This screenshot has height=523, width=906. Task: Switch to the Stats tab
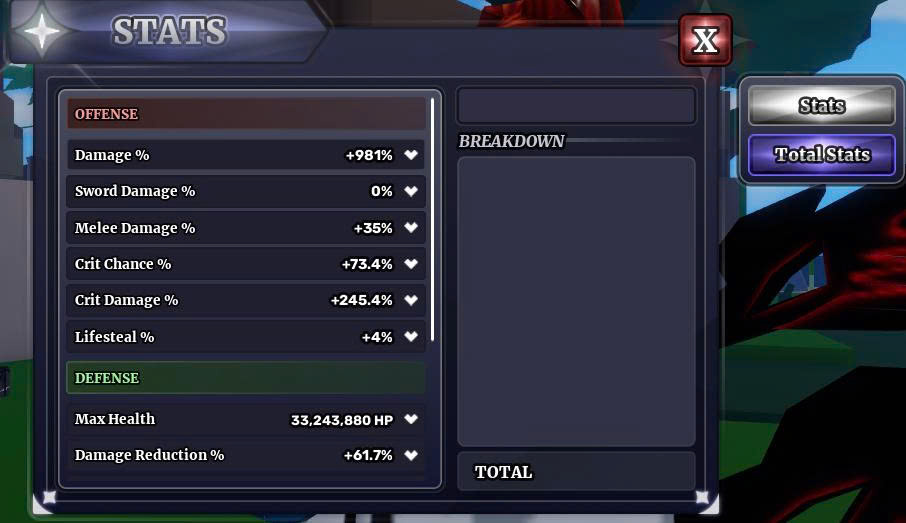point(821,106)
